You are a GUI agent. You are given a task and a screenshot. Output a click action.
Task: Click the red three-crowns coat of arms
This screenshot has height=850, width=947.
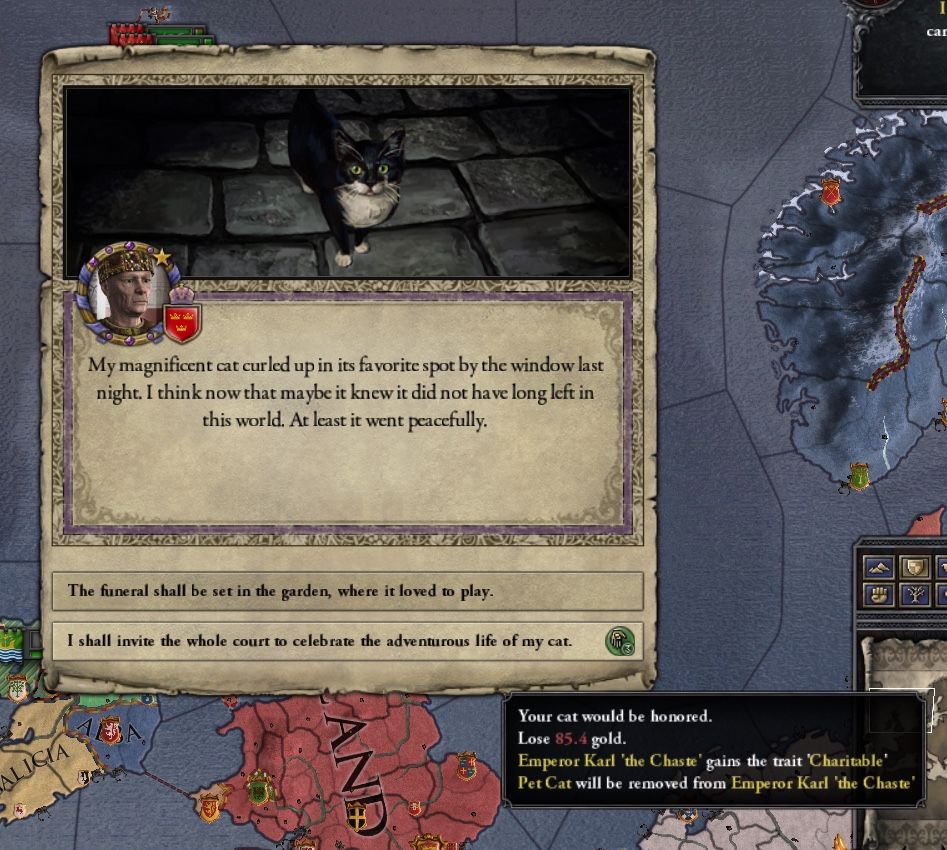coord(182,322)
